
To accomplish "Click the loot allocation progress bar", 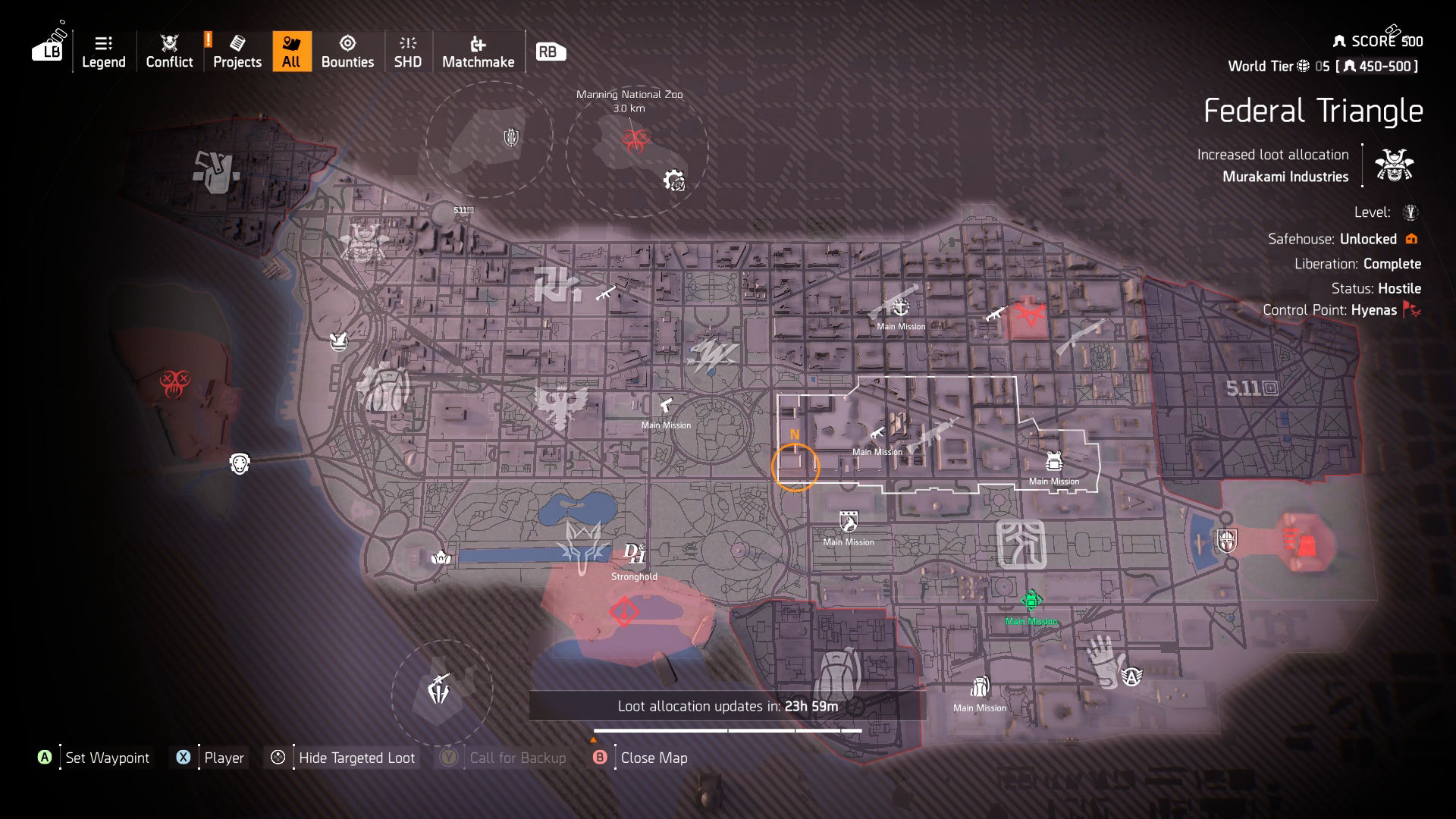I will (x=728, y=730).
